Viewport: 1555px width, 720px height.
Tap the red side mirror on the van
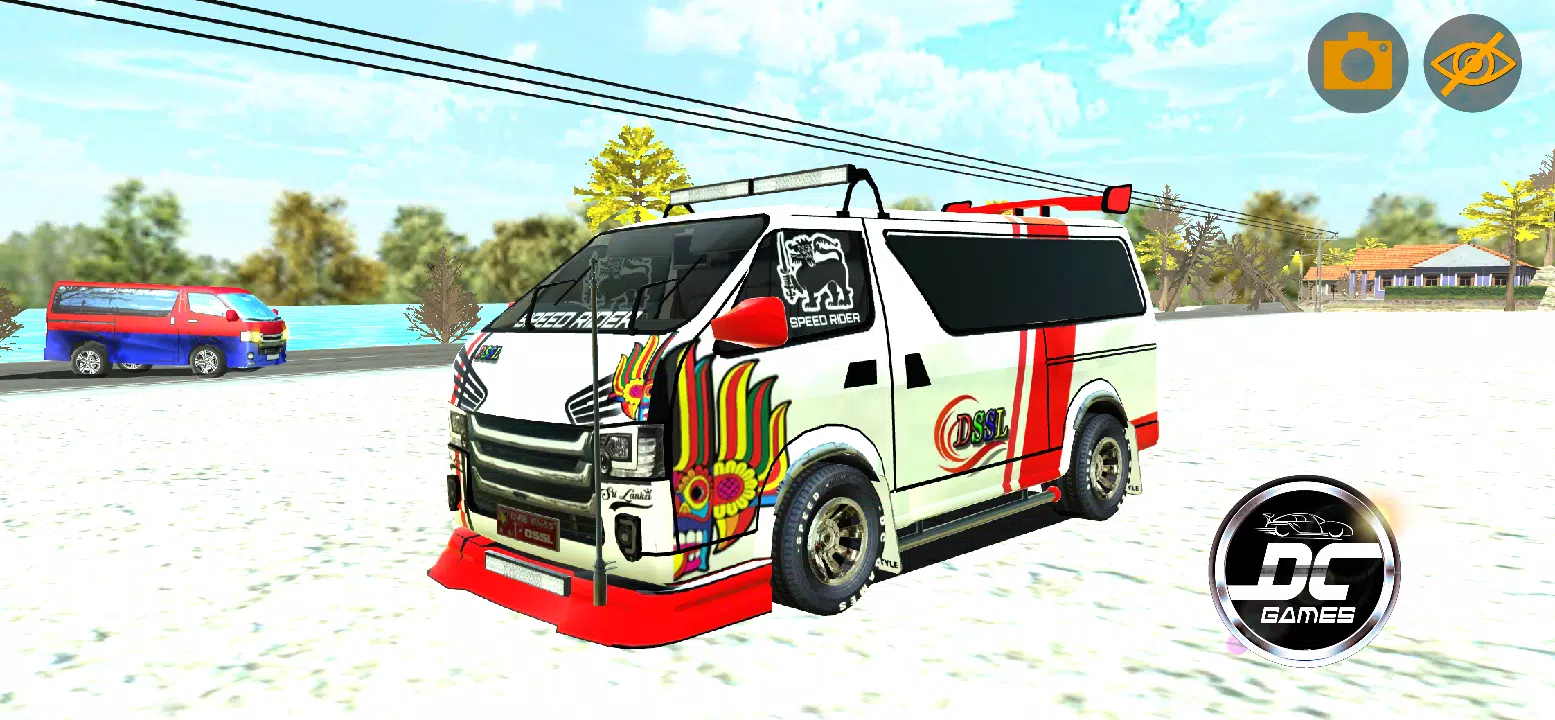click(x=747, y=320)
